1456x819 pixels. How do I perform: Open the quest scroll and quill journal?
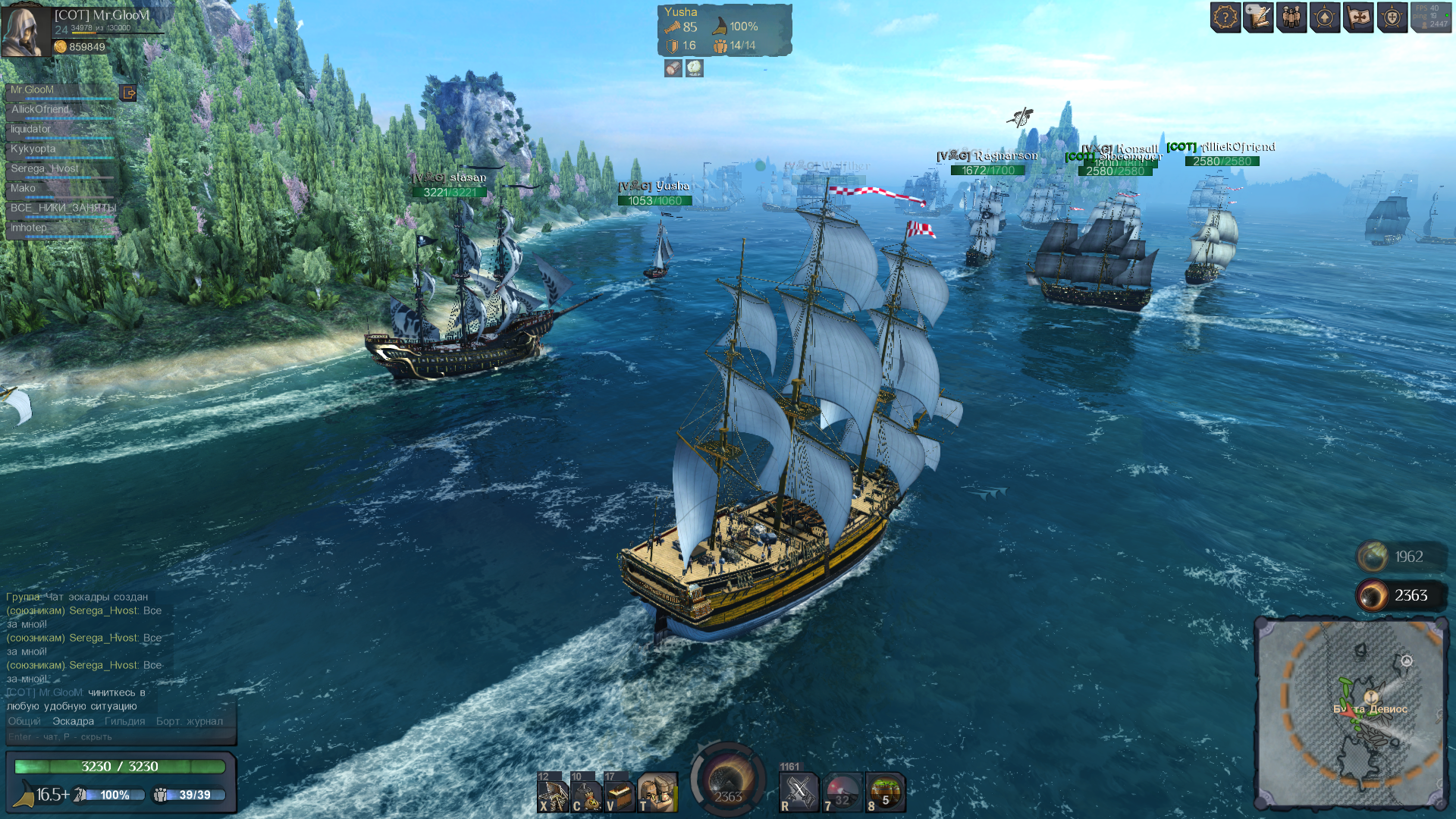click(1258, 17)
